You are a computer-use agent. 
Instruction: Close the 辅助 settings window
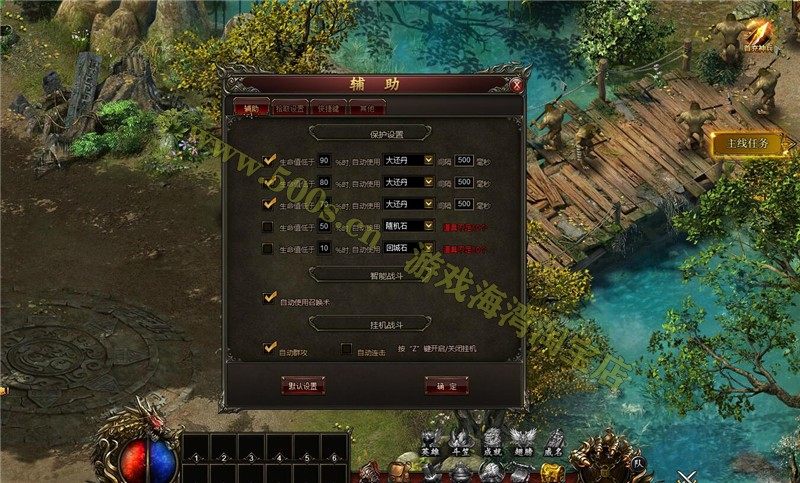516,85
